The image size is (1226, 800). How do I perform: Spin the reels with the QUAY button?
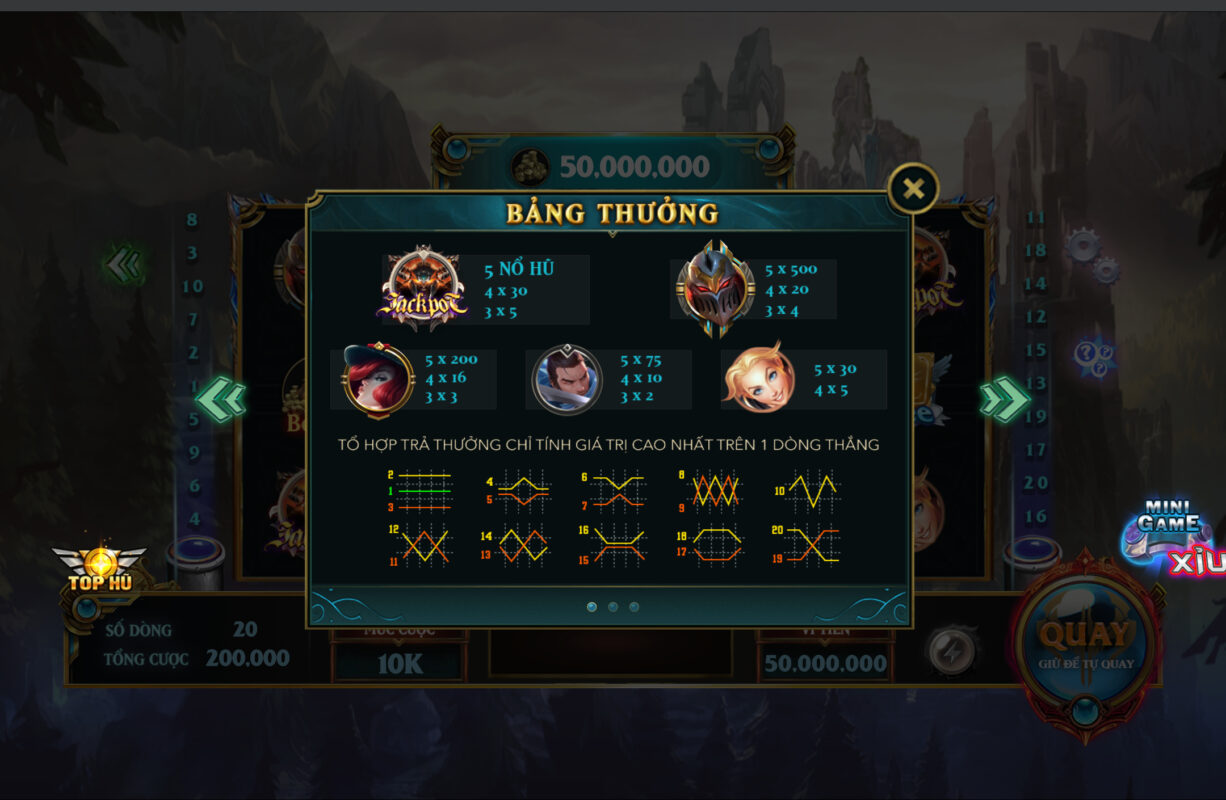point(1086,641)
